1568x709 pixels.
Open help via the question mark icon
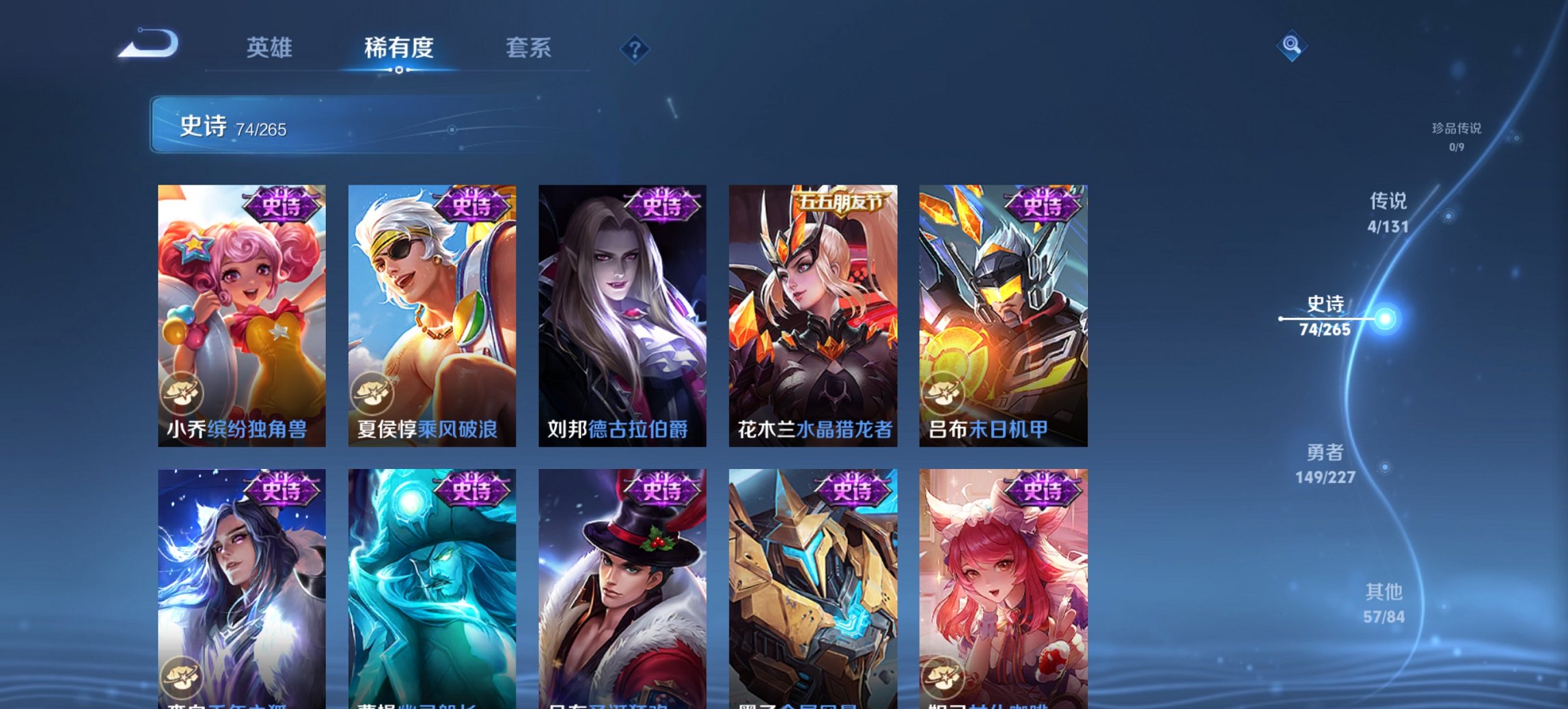(x=635, y=49)
